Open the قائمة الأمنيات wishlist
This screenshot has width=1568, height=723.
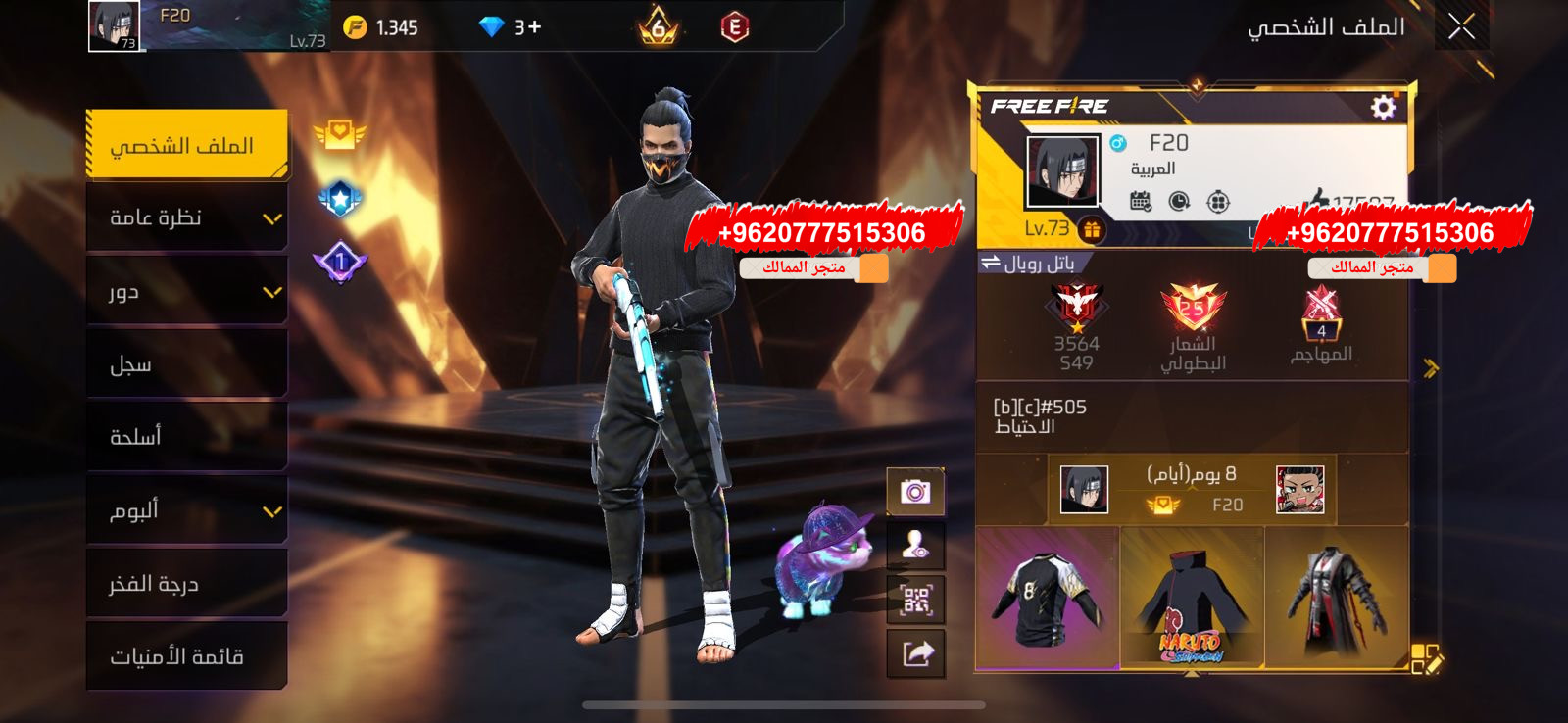[187, 657]
